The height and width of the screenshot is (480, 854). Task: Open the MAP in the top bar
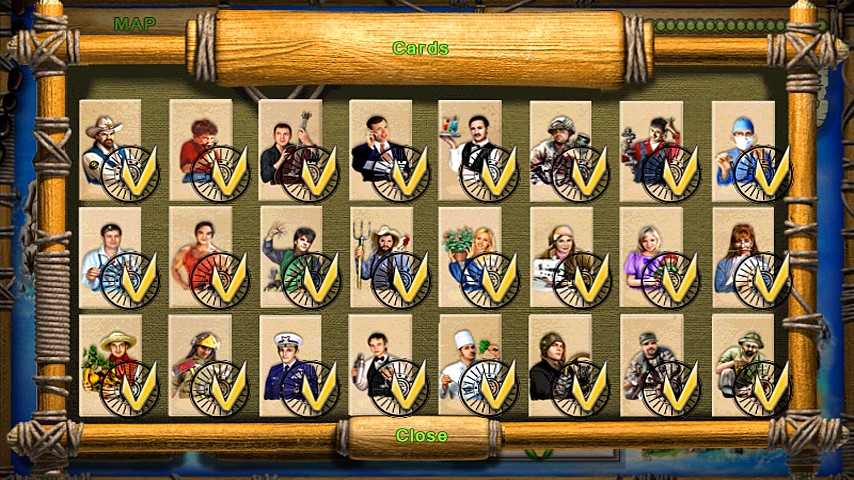pyautogui.click(x=134, y=24)
